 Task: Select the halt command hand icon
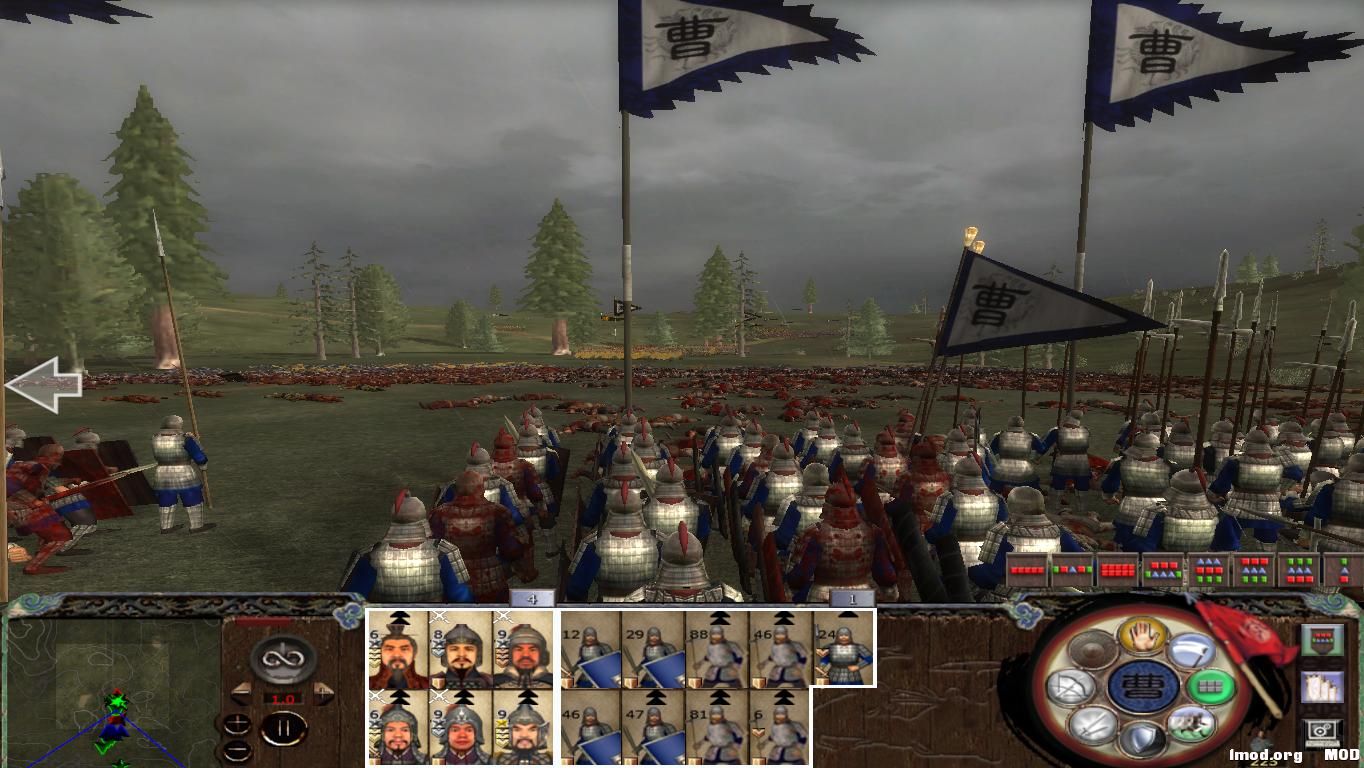coord(1143,637)
